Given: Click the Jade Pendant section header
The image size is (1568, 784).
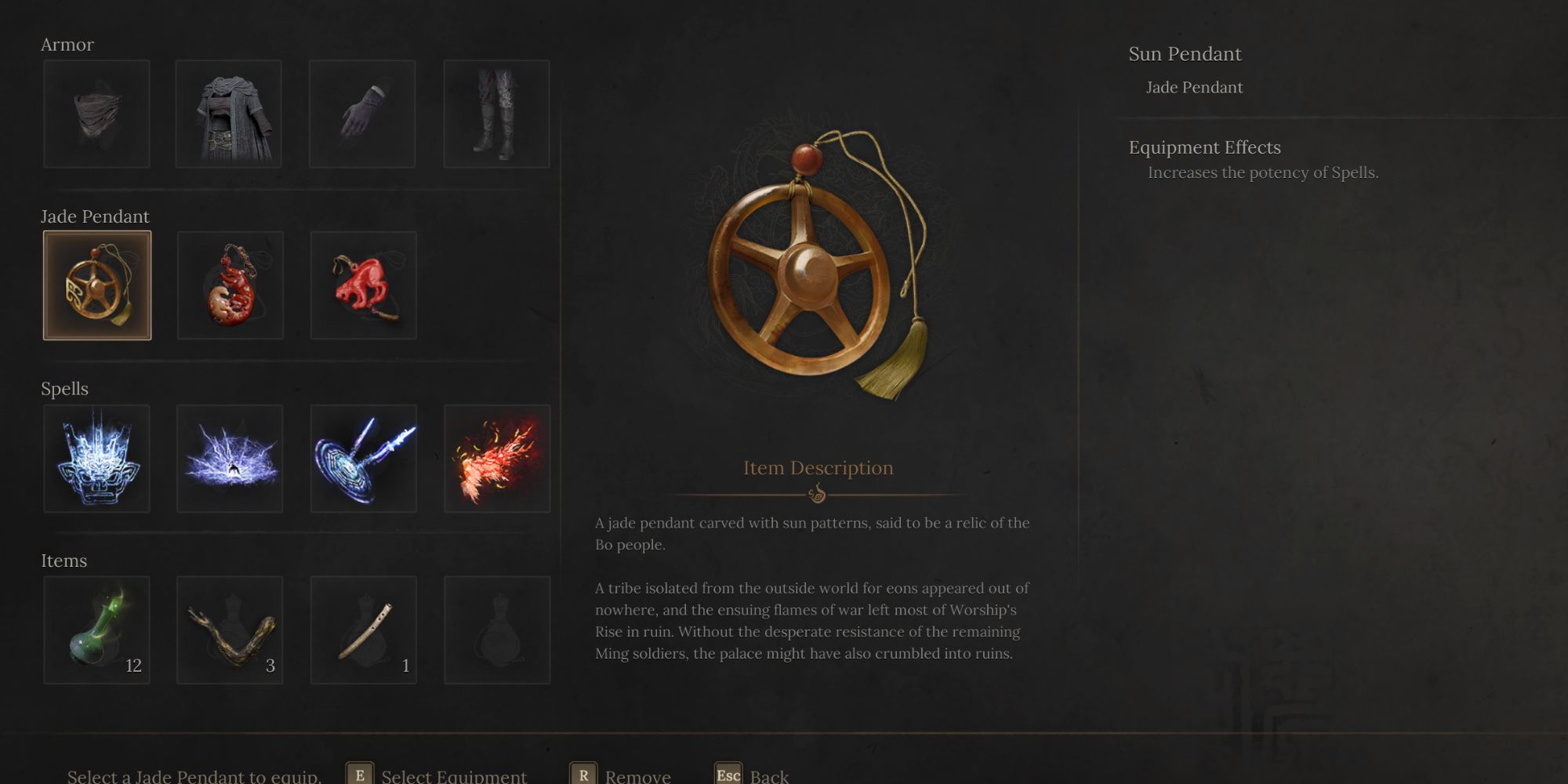Looking at the screenshot, I should [96, 216].
